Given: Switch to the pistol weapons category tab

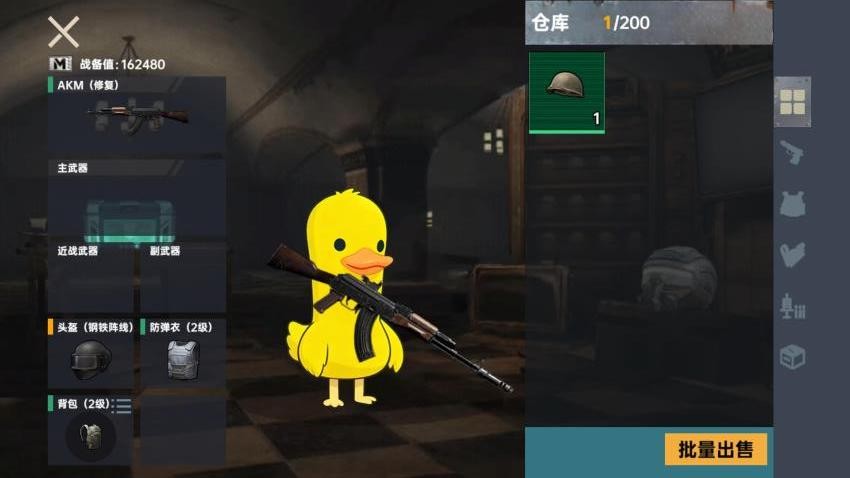Looking at the screenshot, I should coord(792,153).
